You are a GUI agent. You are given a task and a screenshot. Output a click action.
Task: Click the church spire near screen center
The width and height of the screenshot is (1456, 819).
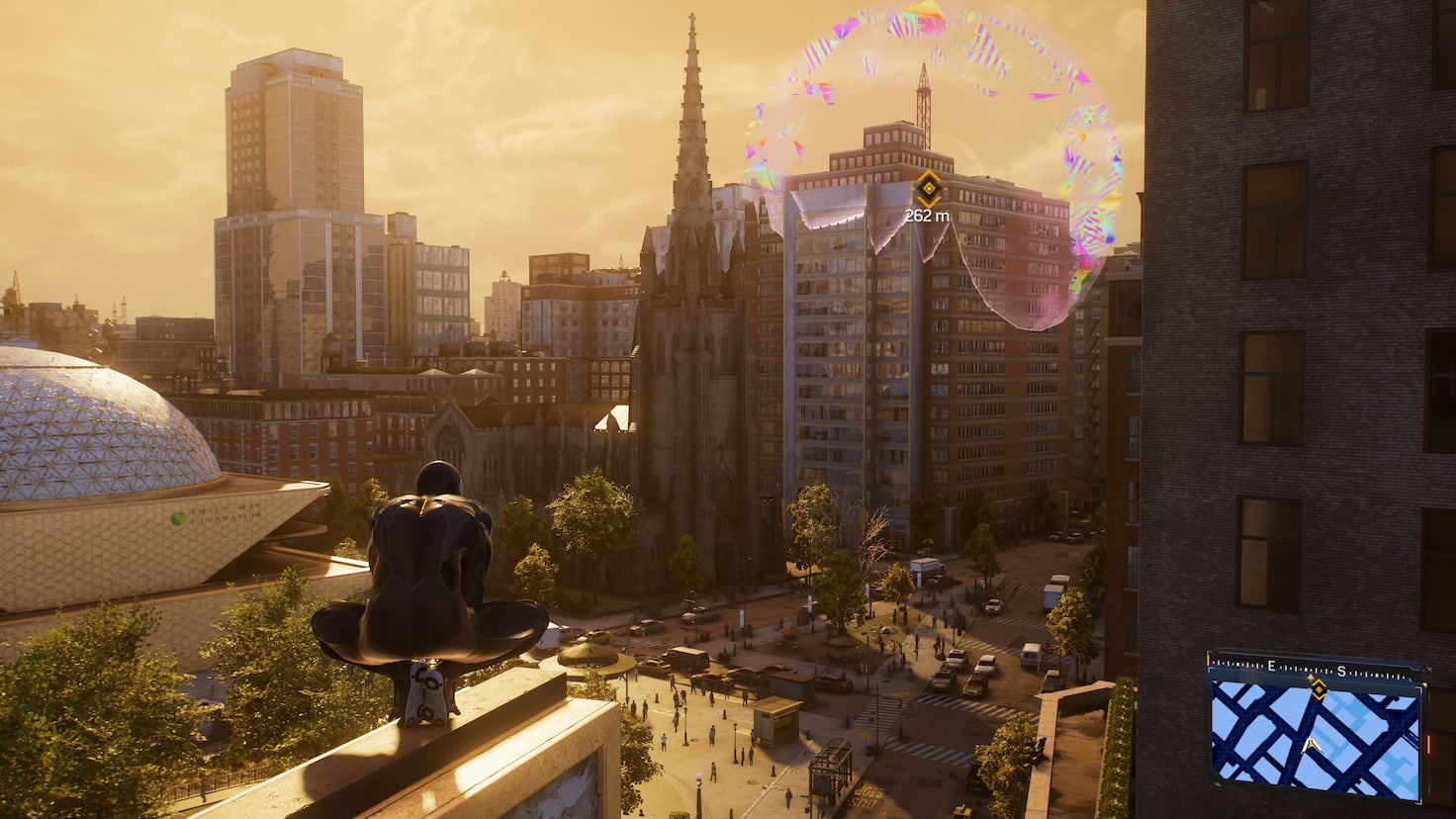(x=692, y=129)
